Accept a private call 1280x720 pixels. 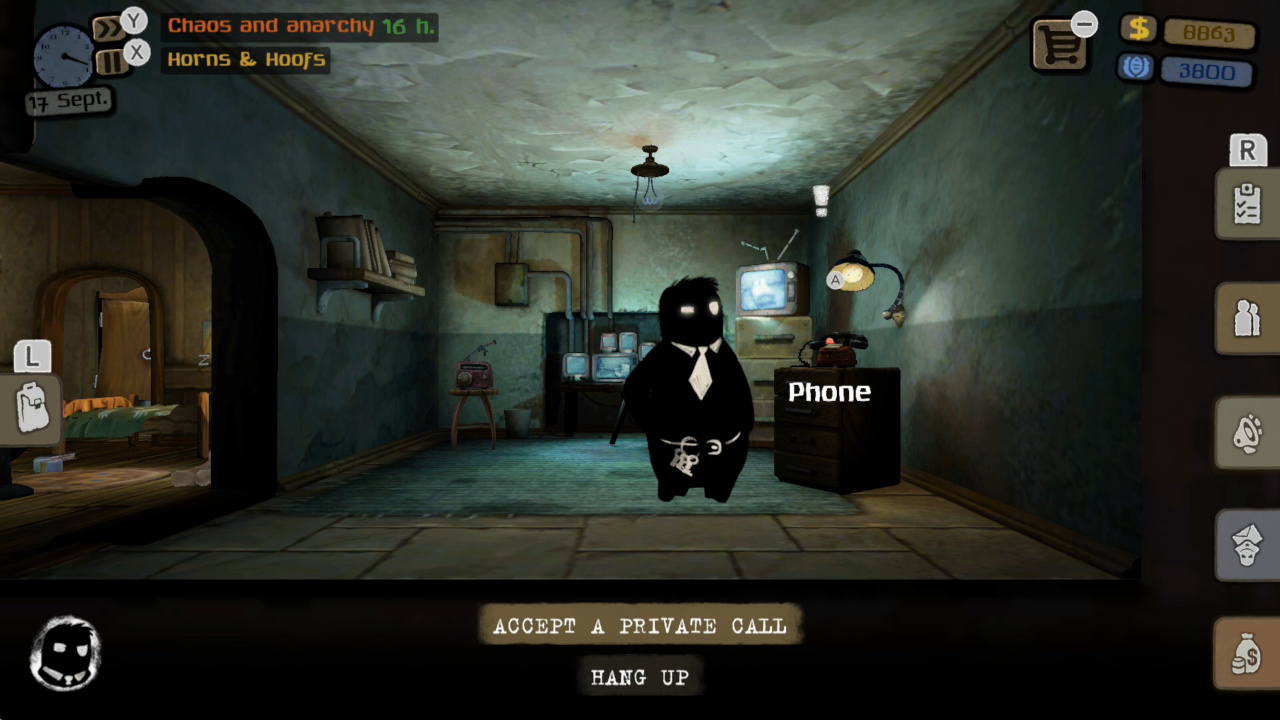(640, 626)
